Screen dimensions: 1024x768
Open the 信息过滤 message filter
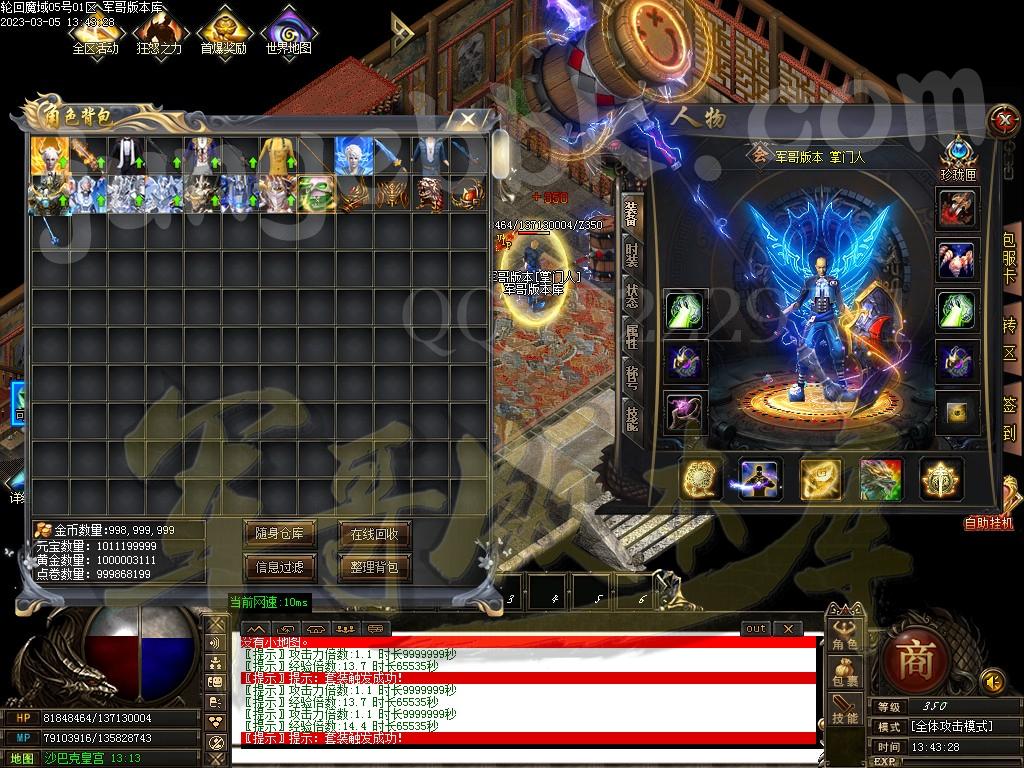(280, 567)
